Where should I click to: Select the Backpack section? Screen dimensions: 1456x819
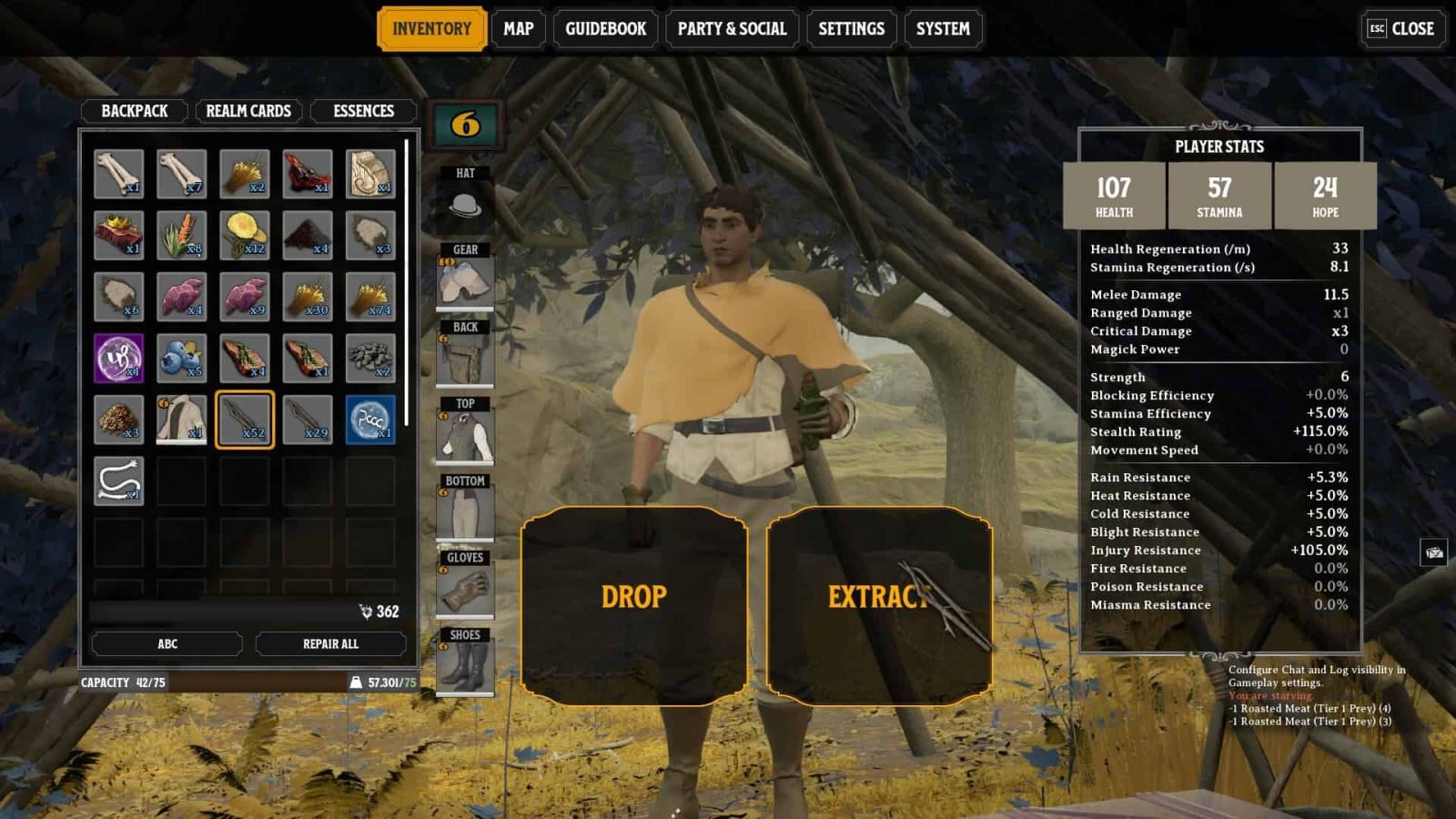point(134,111)
